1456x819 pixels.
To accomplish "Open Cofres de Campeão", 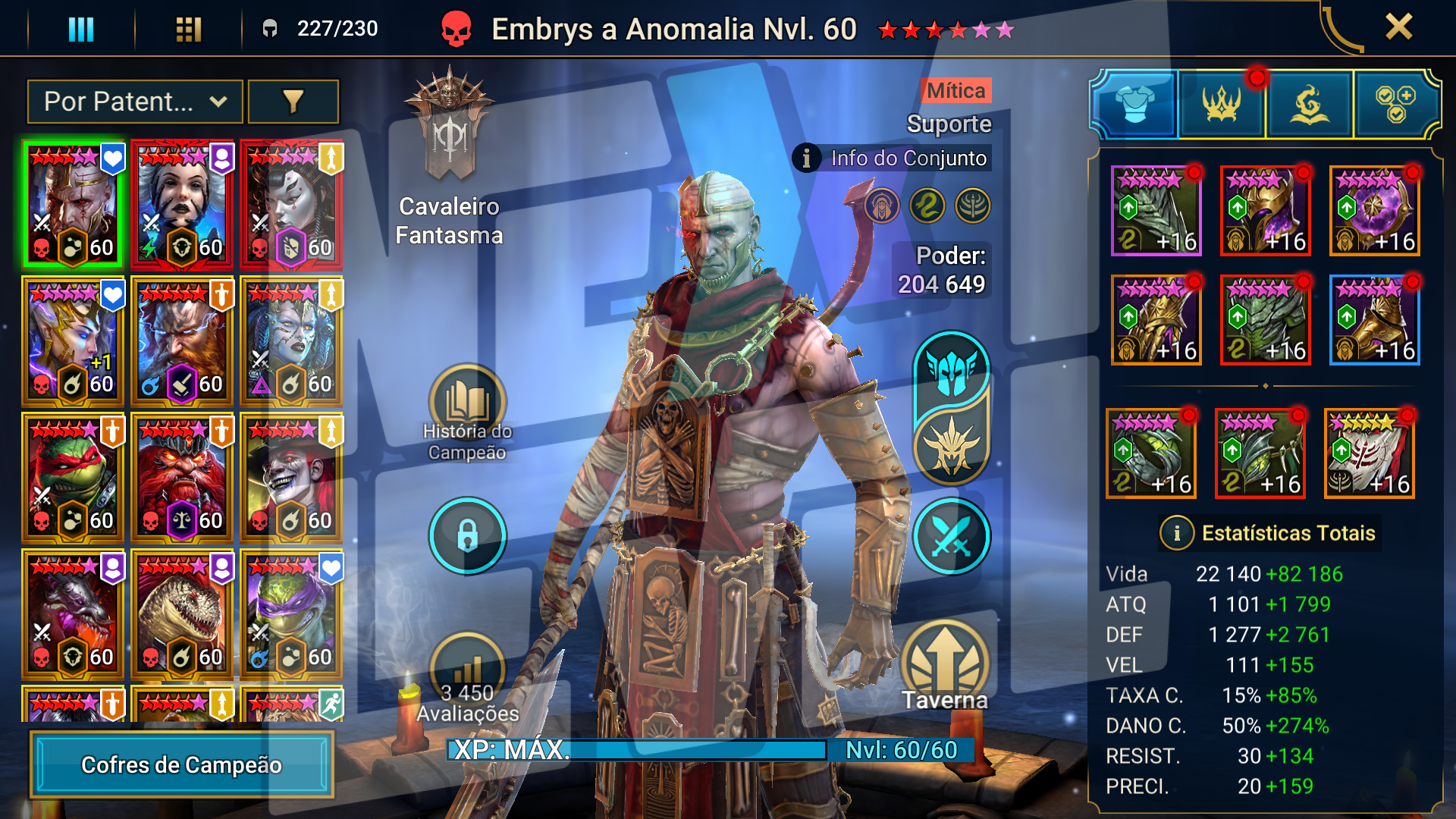I will [x=181, y=764].
